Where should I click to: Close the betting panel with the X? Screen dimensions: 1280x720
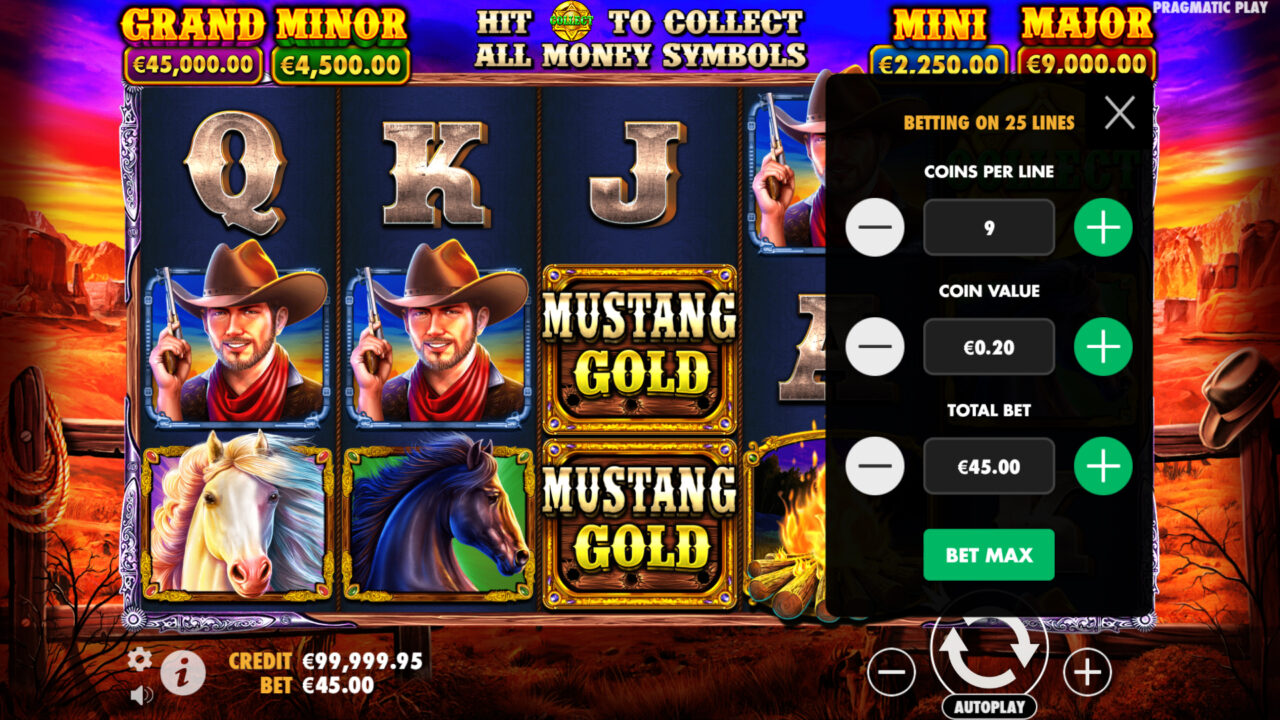[x=1120, y=112]
